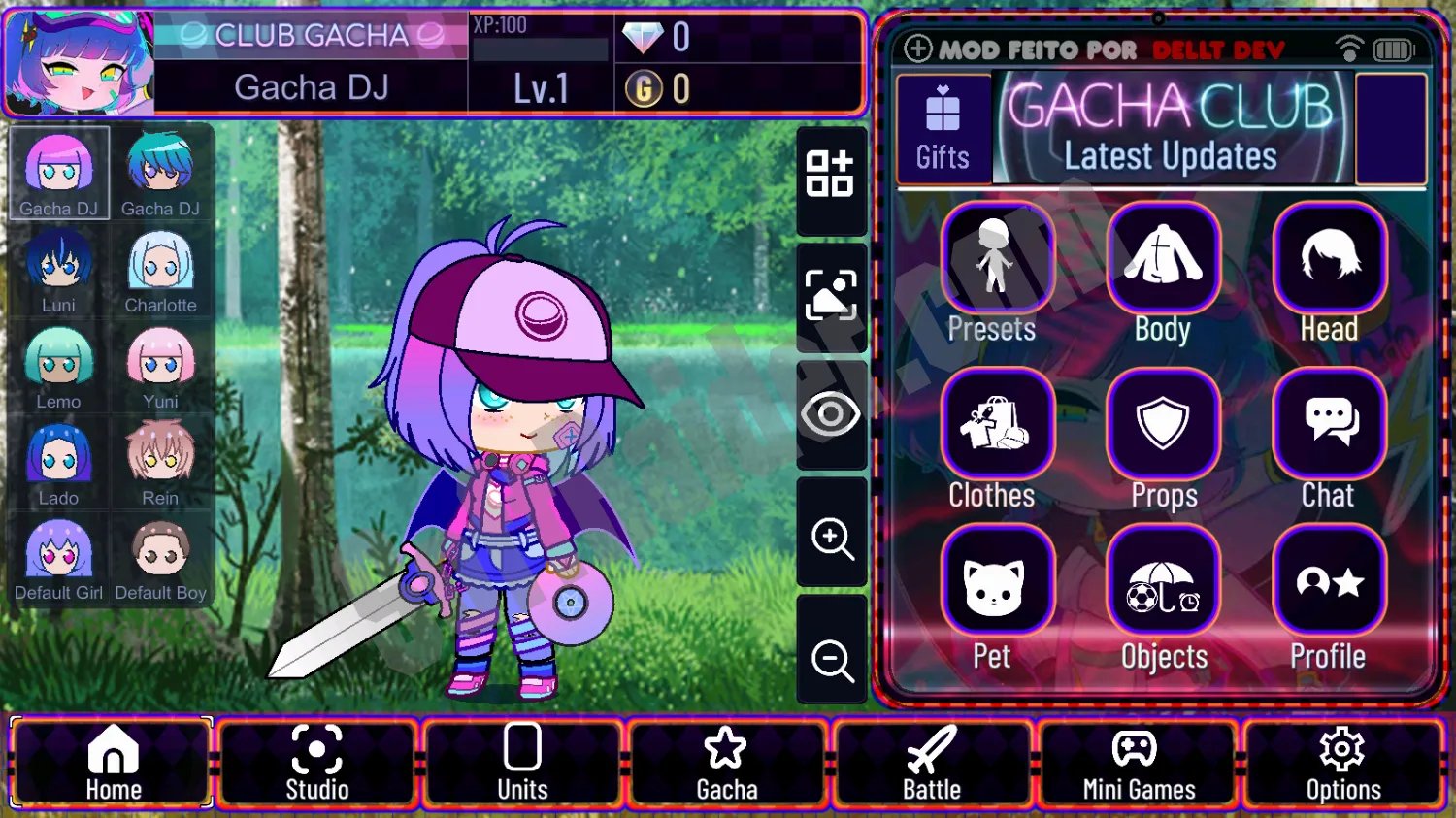Open the Options menu
Viewport: 1456px width, 818px height.
pyautogui.click(x=1343, y=763)
